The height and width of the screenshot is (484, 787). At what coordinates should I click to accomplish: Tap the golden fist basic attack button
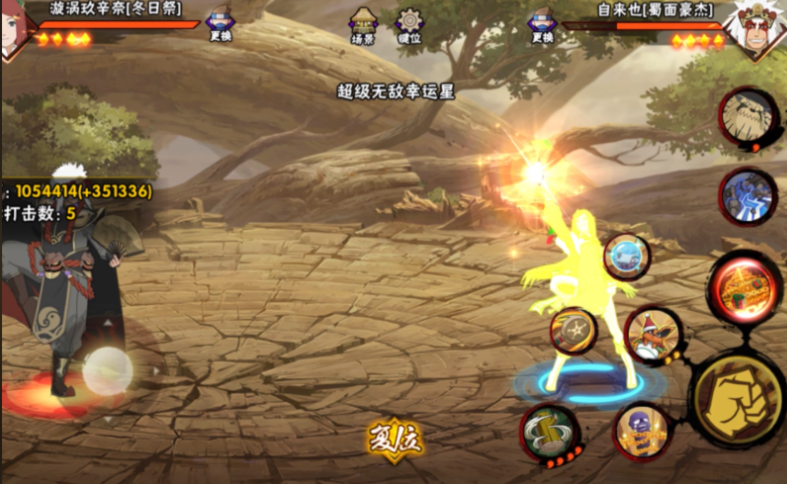point(738,398)
